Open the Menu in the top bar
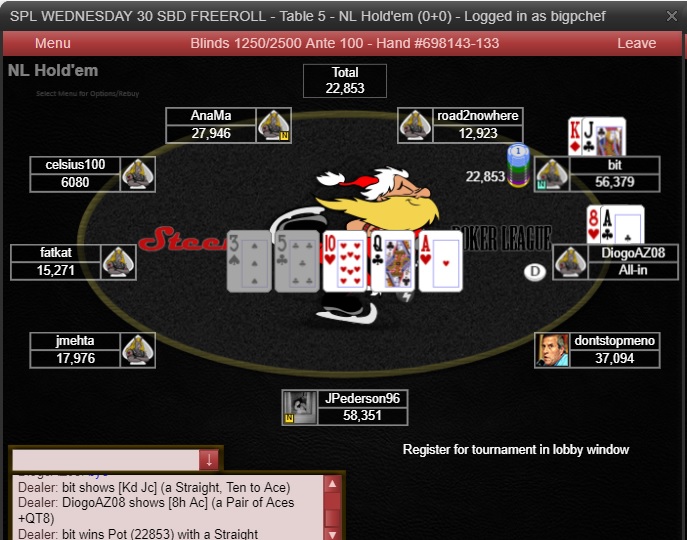Screen dimensions: 687x540 [52, 43]
